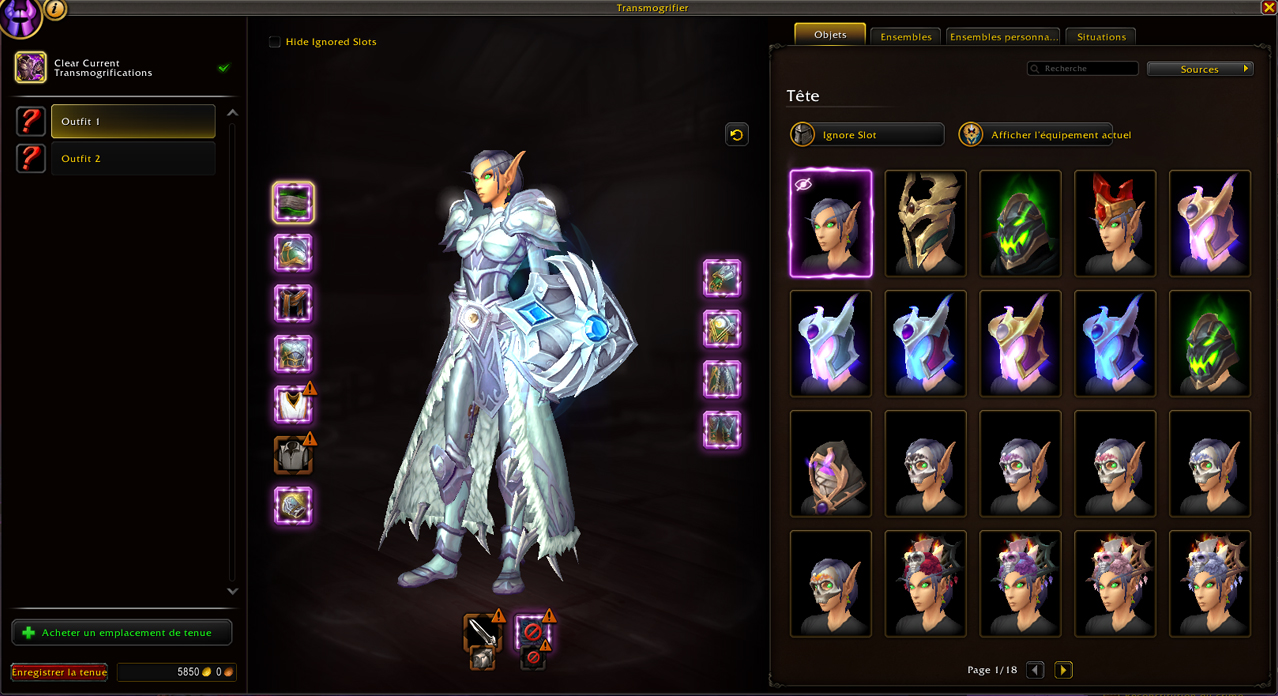Select the green glowing fel mask appearance
This screenshot has width=1278, height=696.
[x=1020, y=224]
